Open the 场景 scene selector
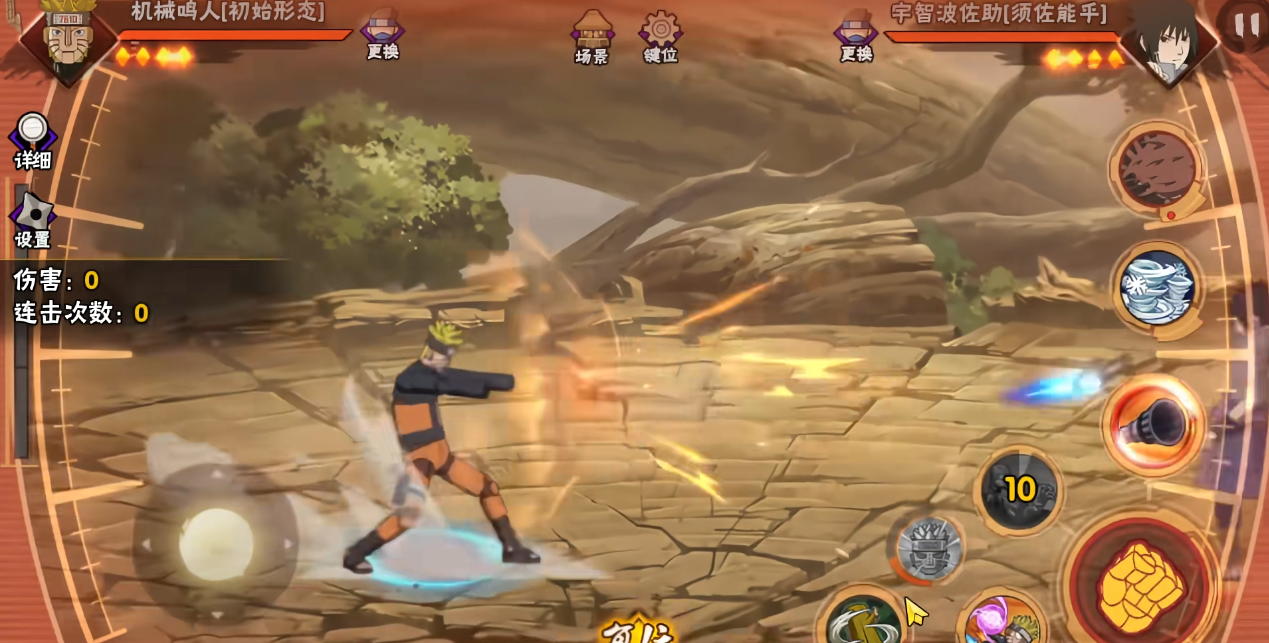The width and height of the screenshot is (1269, 643). [x=592, y=36]
